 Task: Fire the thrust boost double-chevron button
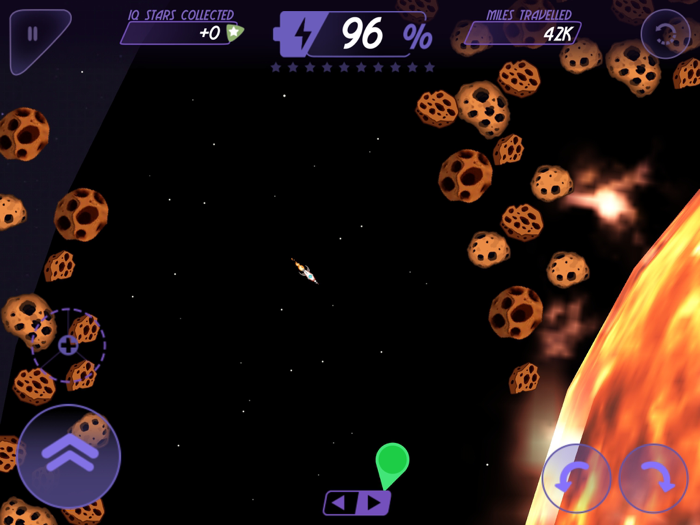69,455
